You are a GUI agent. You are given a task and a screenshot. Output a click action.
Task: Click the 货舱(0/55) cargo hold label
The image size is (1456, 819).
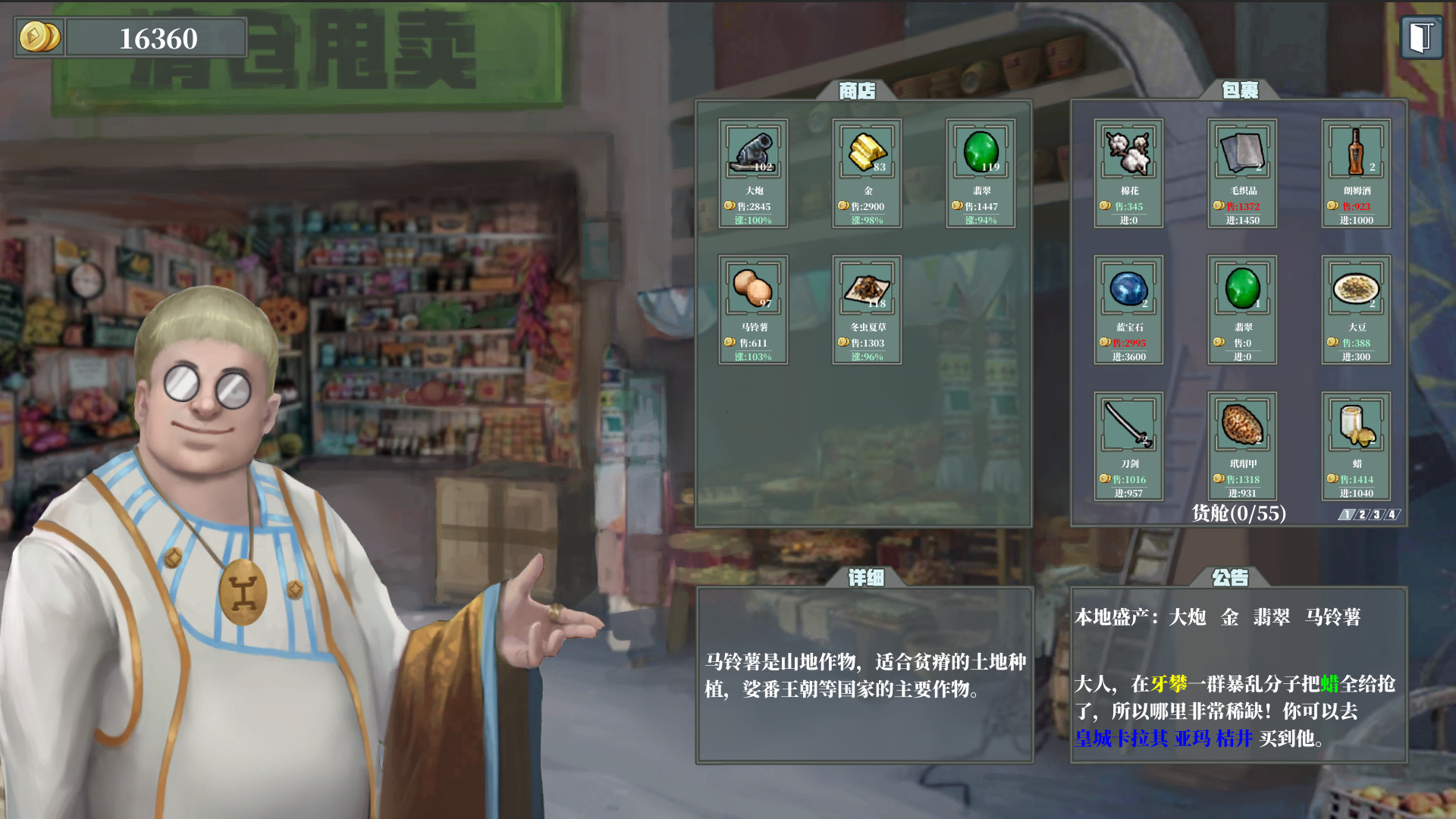click(x=1238, y=514)
